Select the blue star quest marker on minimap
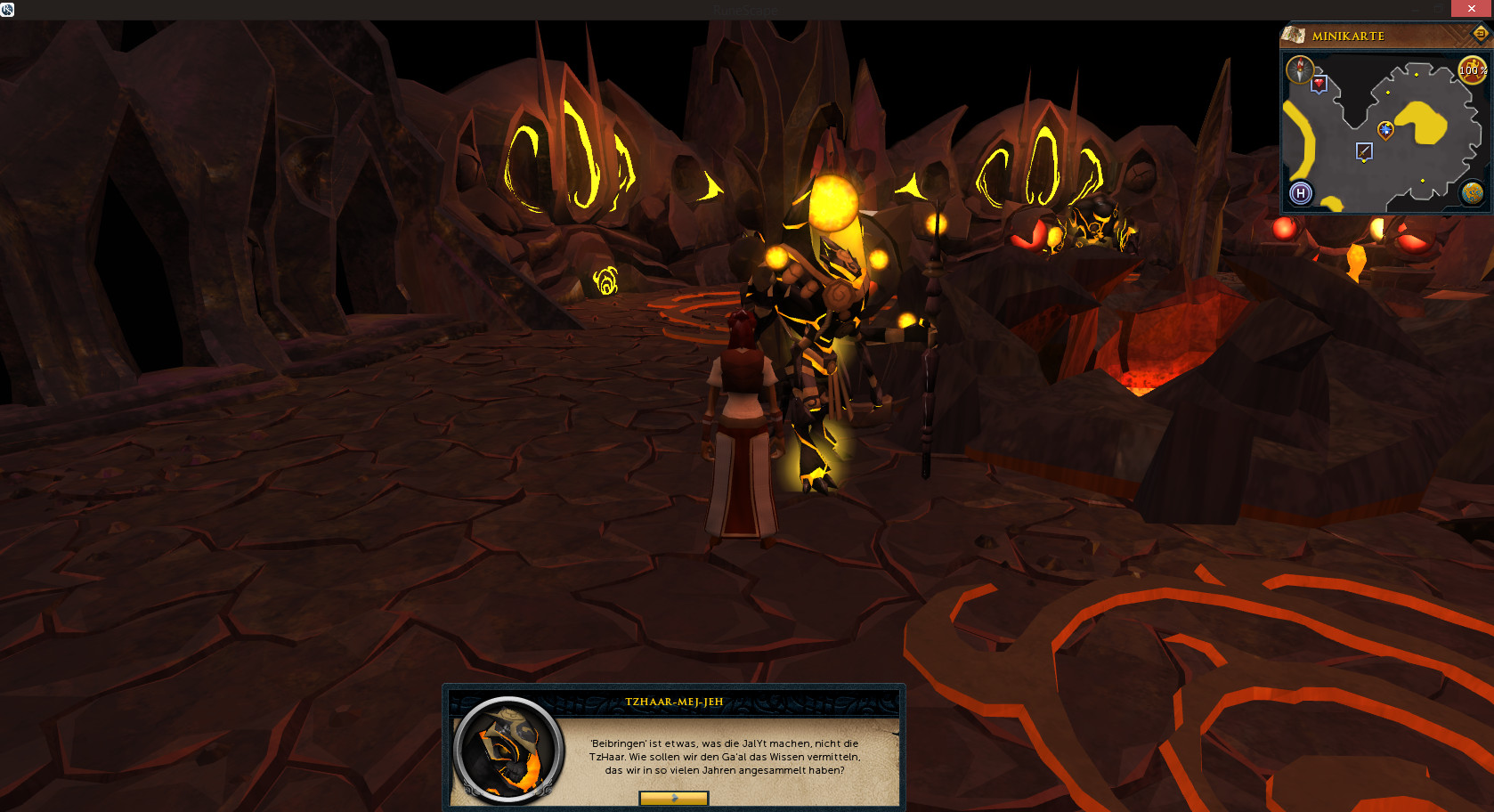Viewport: 1494px width, 812px height. 1385,130
